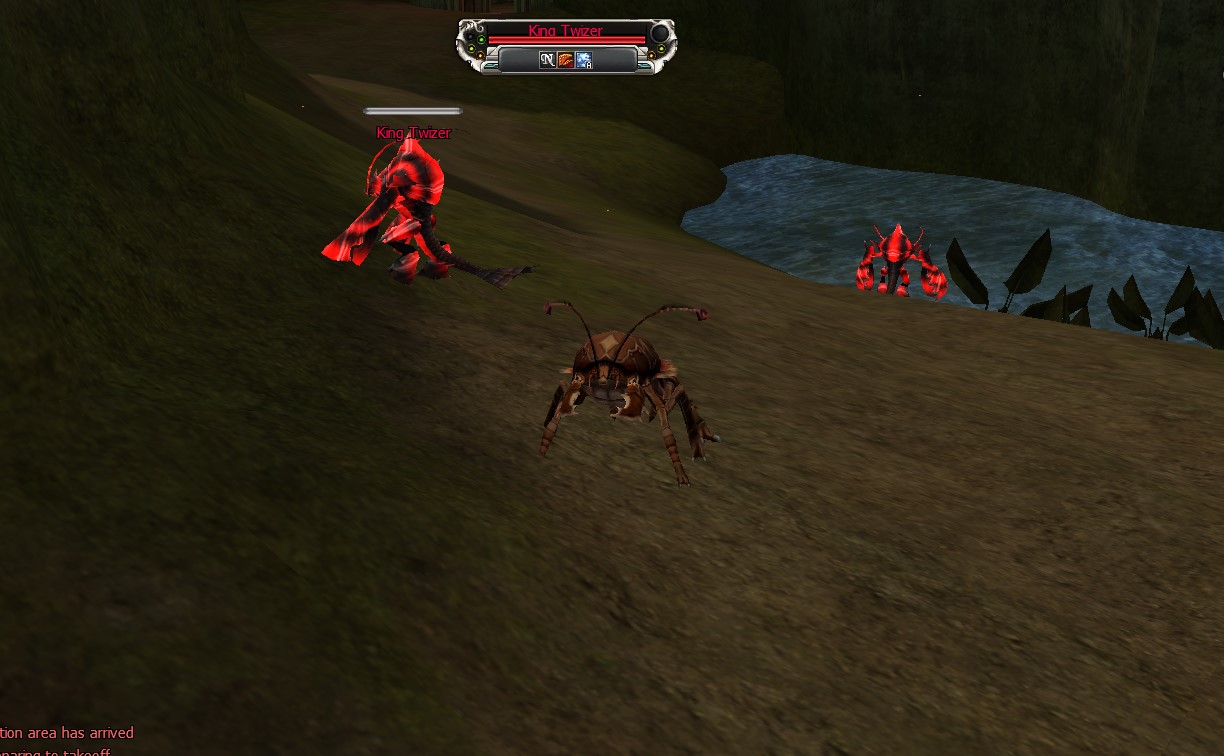Select the orange claw icon on target frame
This screenshot has height=756, width=1224.
pos(565,60)
